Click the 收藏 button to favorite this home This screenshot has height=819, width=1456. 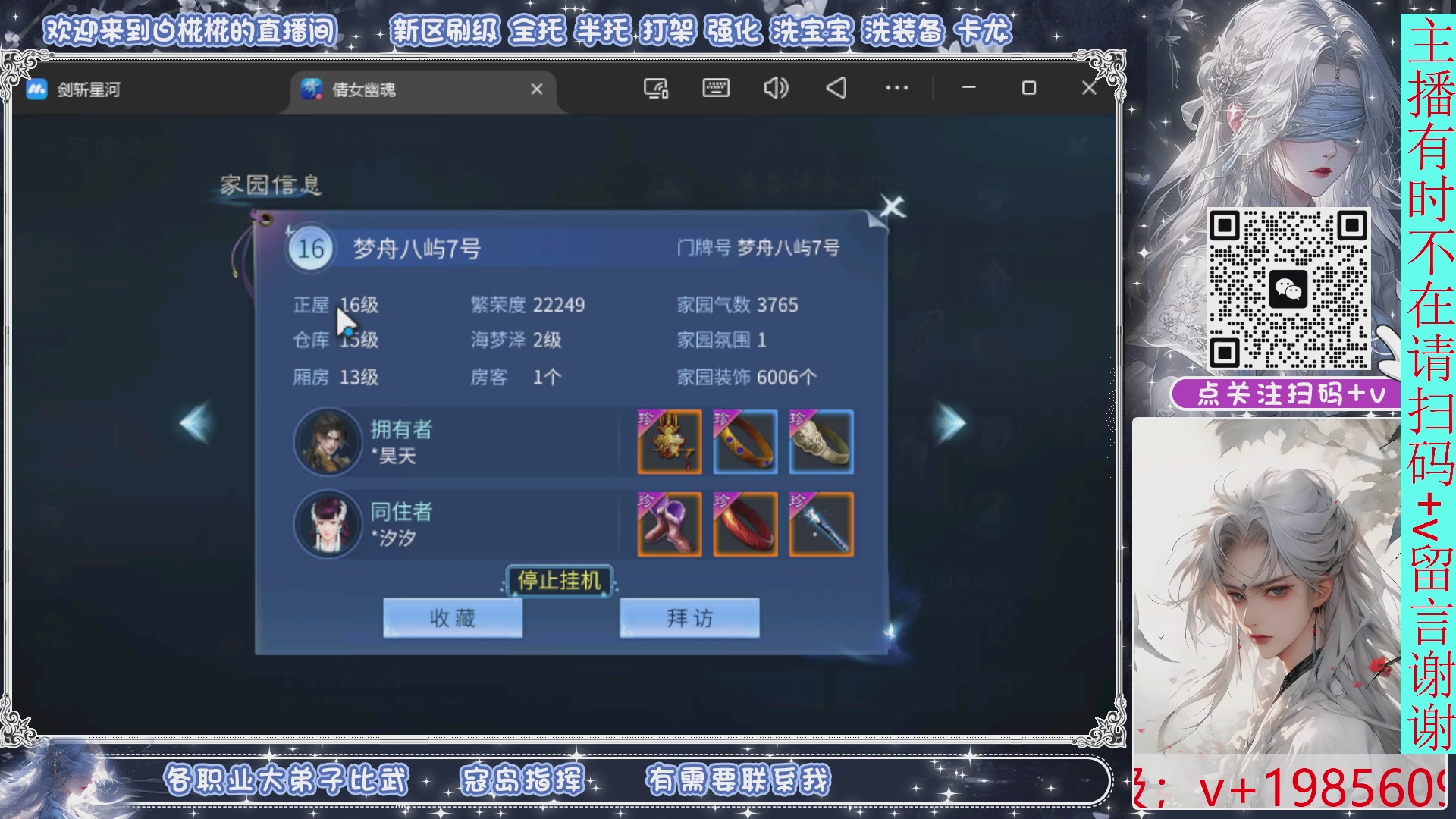tap(453, 618)
